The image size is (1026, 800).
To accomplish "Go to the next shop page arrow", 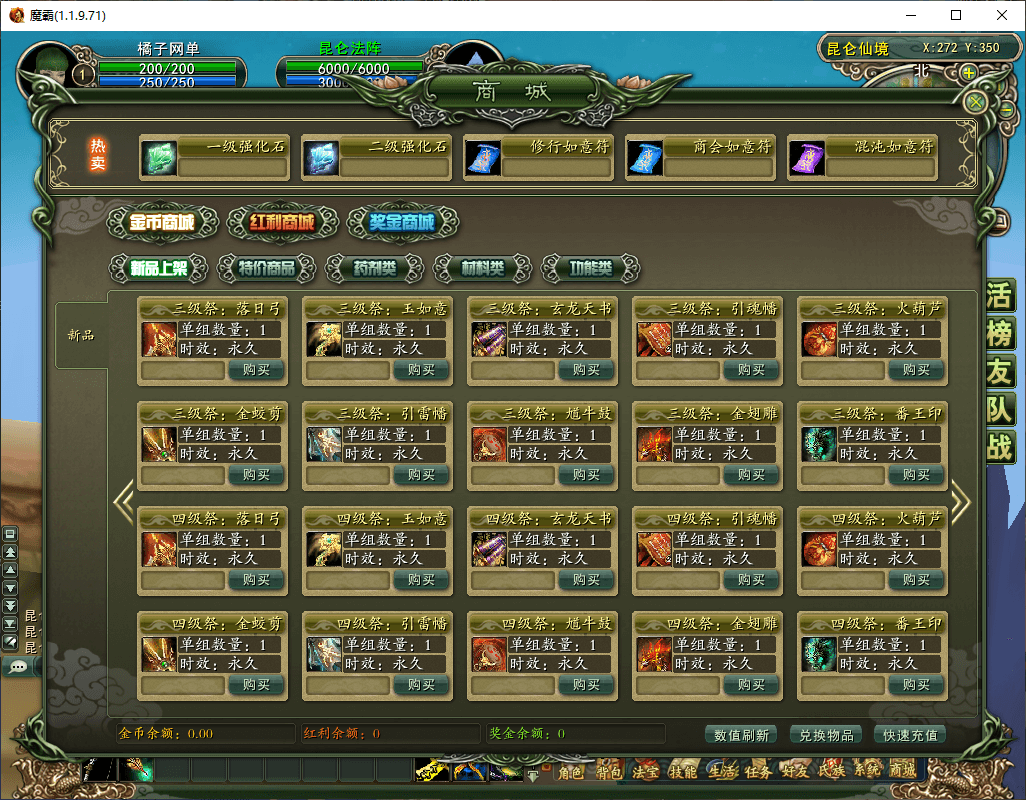I will point(960,502).
